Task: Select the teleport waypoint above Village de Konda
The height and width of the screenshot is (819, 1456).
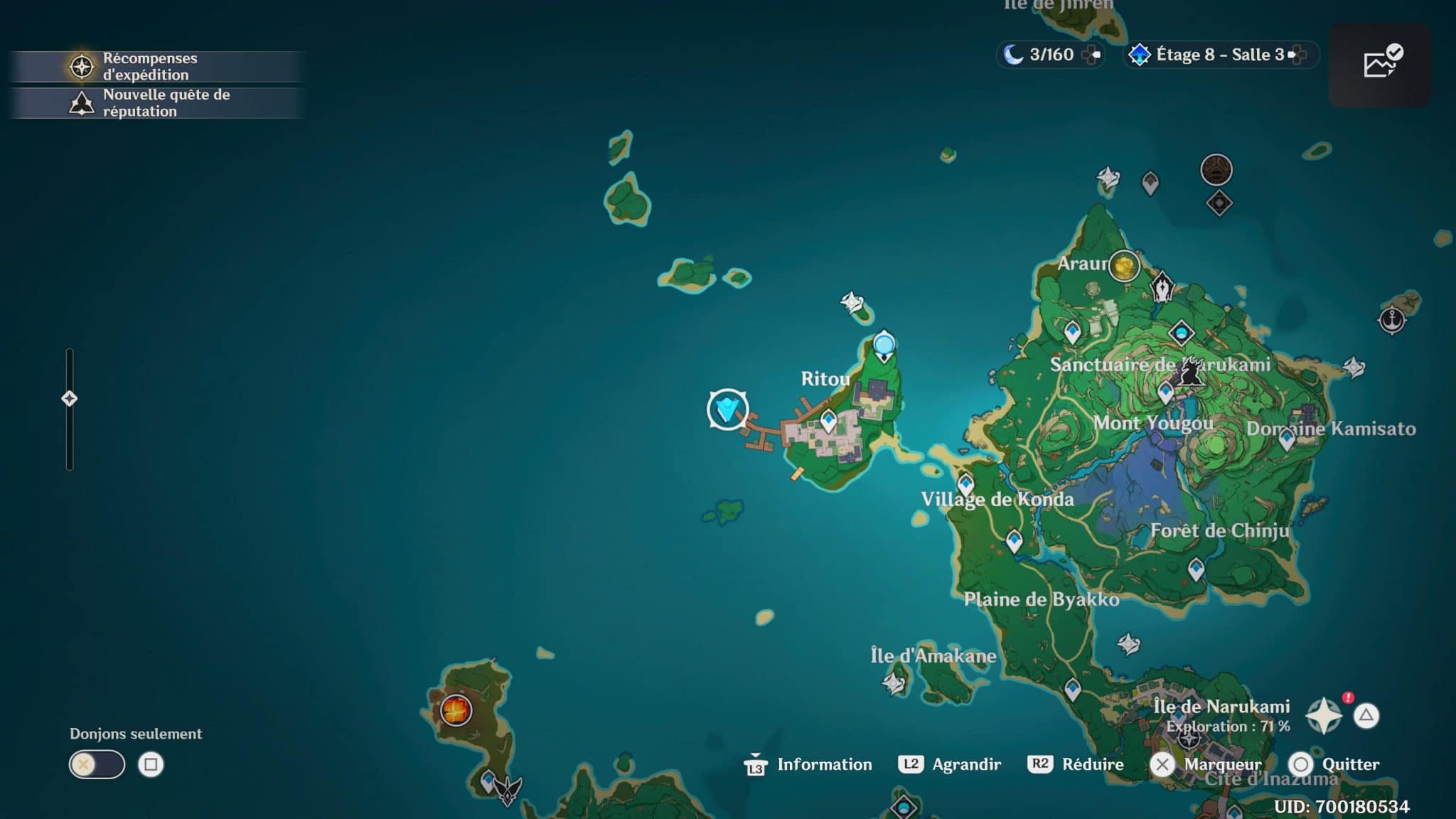Action: (x=965, y=483)
